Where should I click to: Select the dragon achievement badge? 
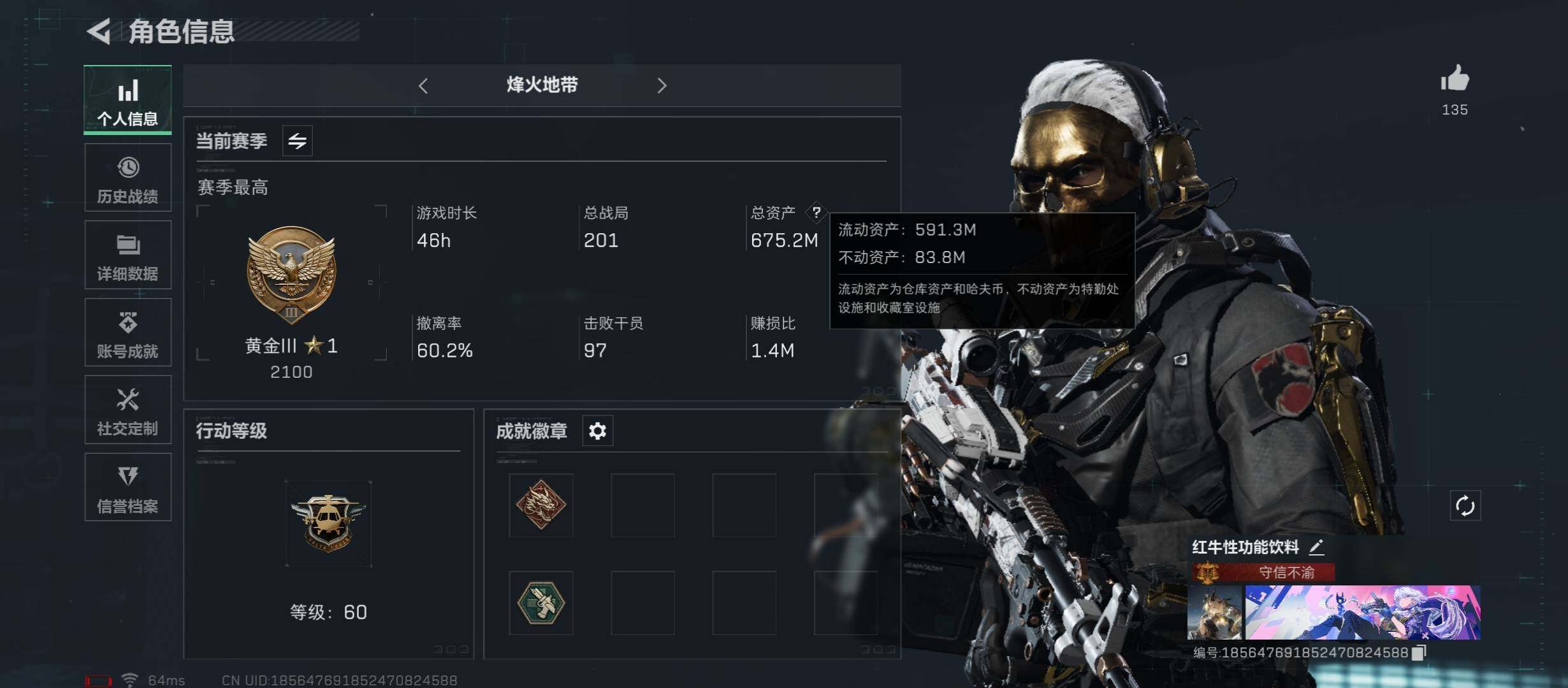point(541,505)
